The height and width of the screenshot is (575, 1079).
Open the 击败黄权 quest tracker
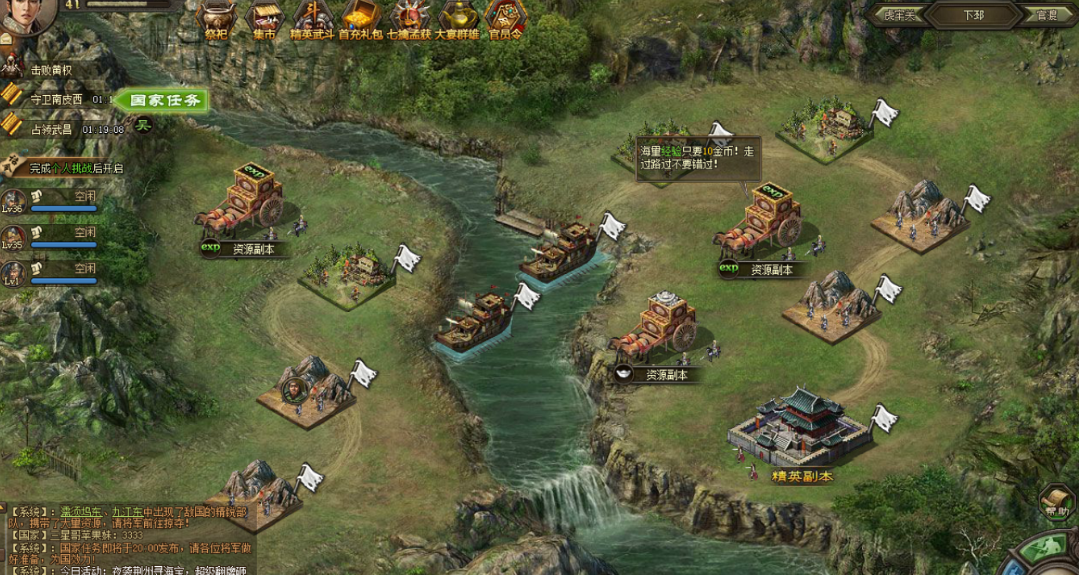tap(50, 70)
